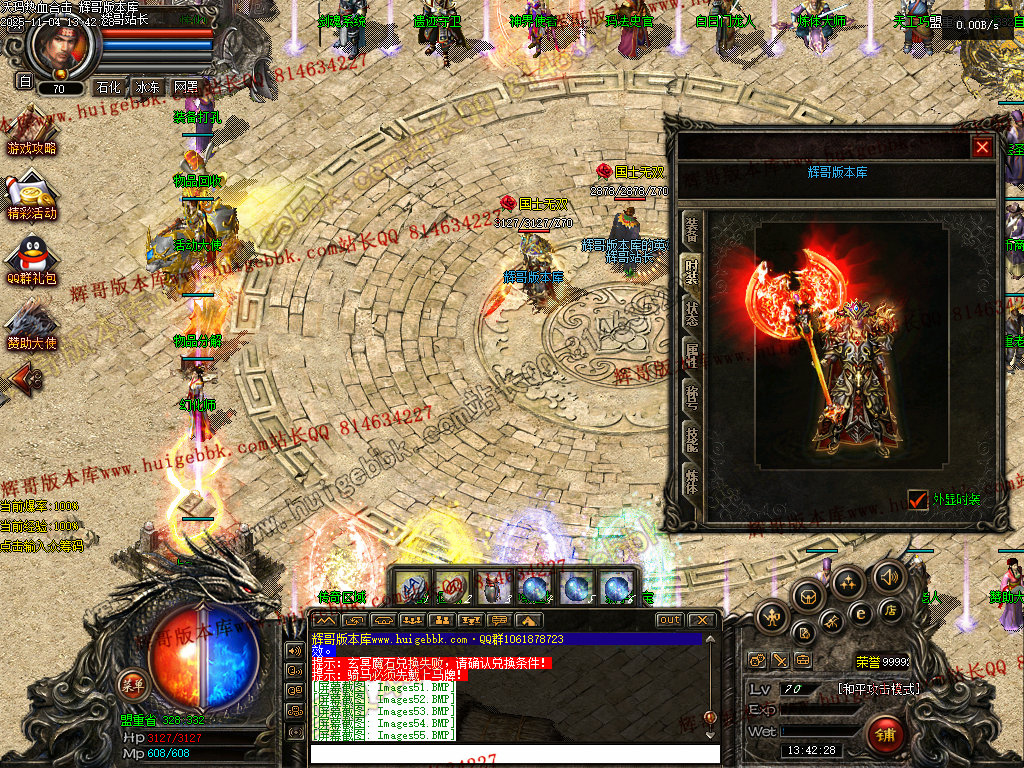Close the character panel with red X
The image size is (1024, 768).
(x=982, y=147)
